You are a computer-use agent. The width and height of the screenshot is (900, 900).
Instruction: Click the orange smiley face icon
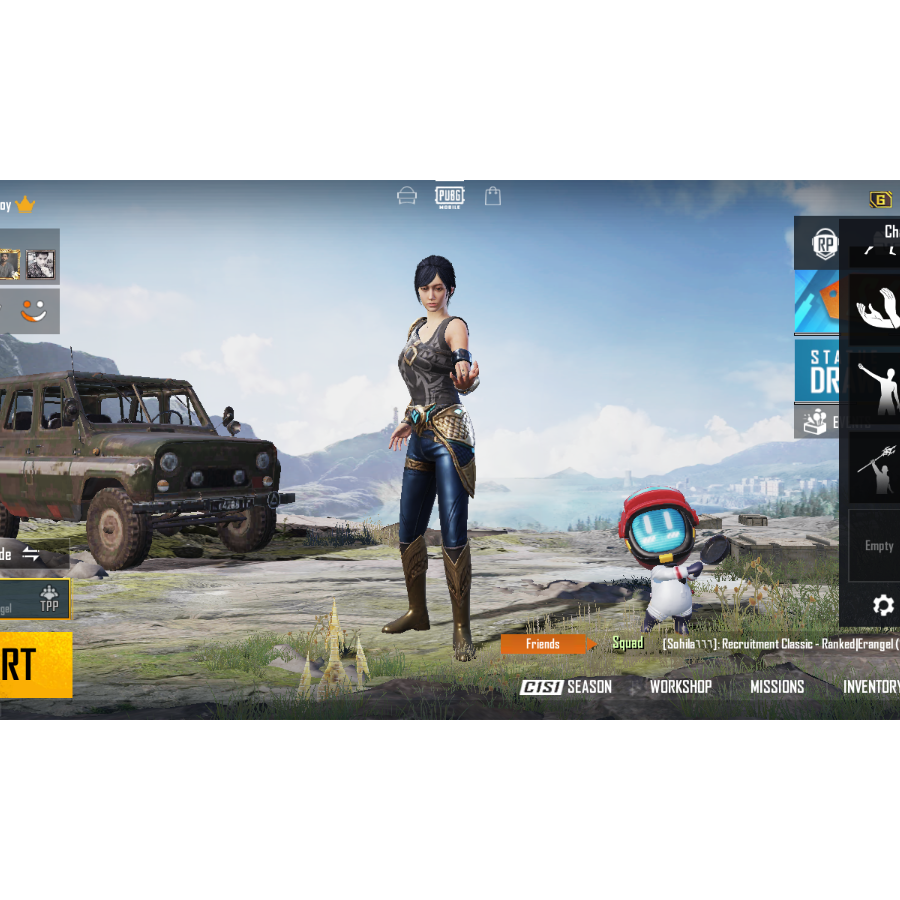(33, 312)
